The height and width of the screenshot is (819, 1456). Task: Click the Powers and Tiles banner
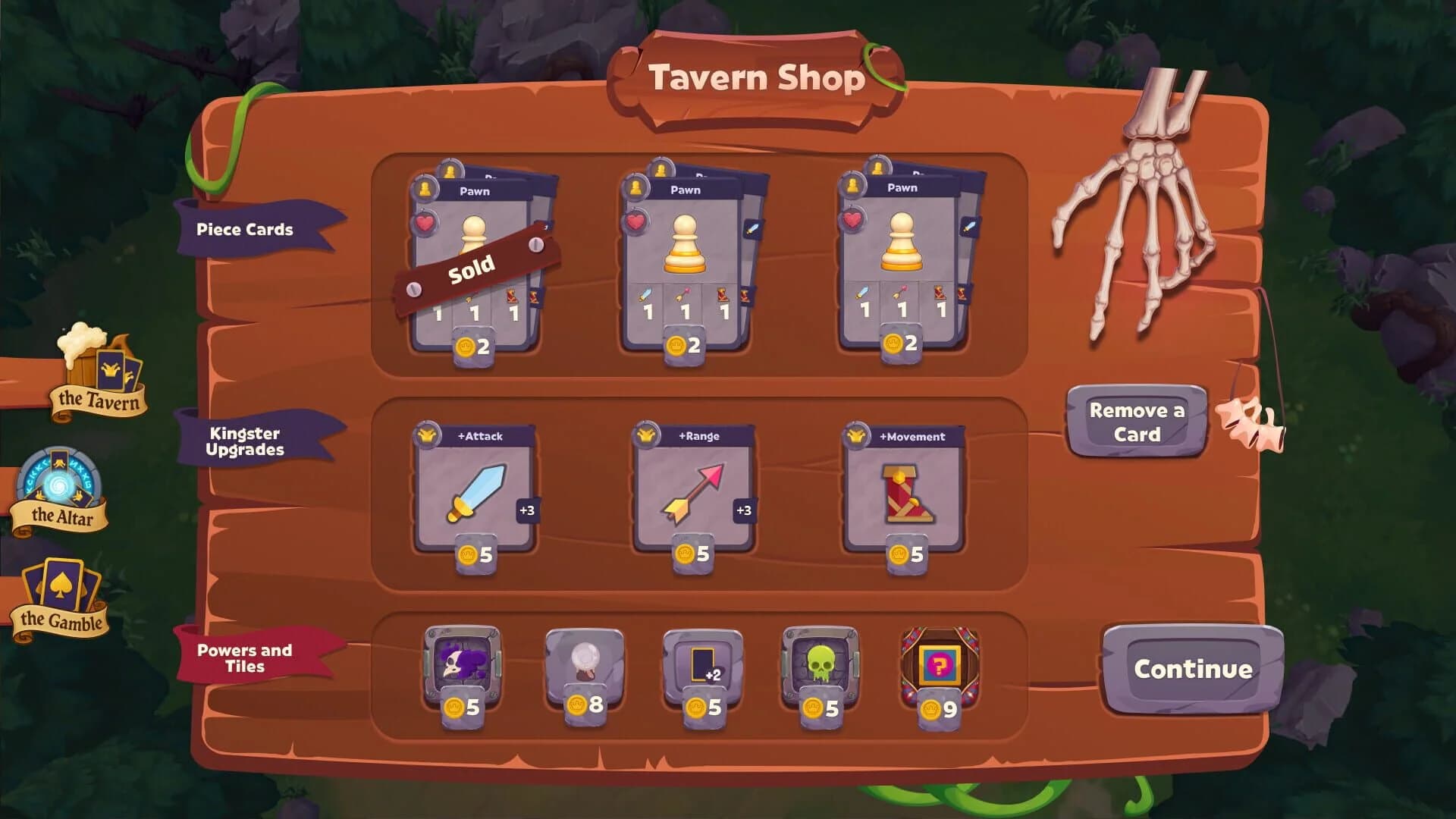245,658
